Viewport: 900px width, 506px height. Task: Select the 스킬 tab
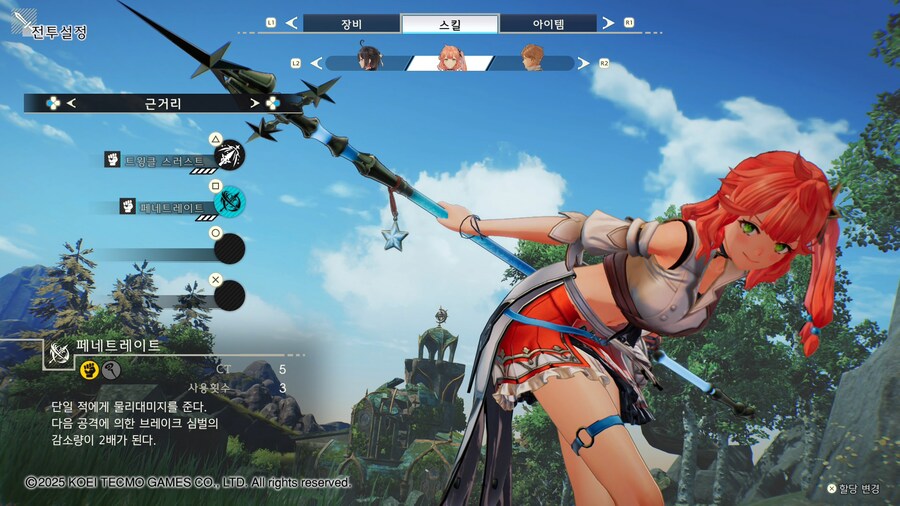coord(449,23)
